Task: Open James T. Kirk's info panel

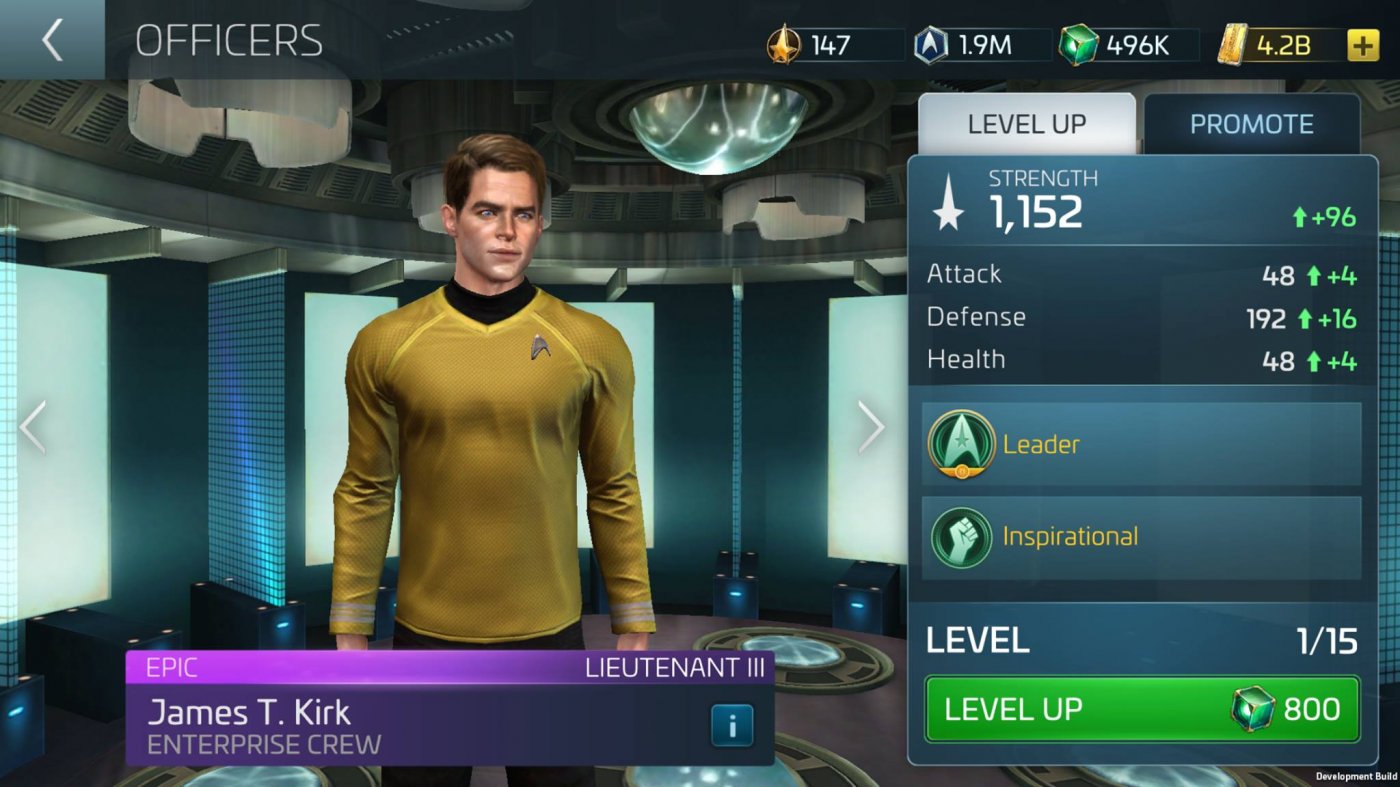Action: [731, 725]
